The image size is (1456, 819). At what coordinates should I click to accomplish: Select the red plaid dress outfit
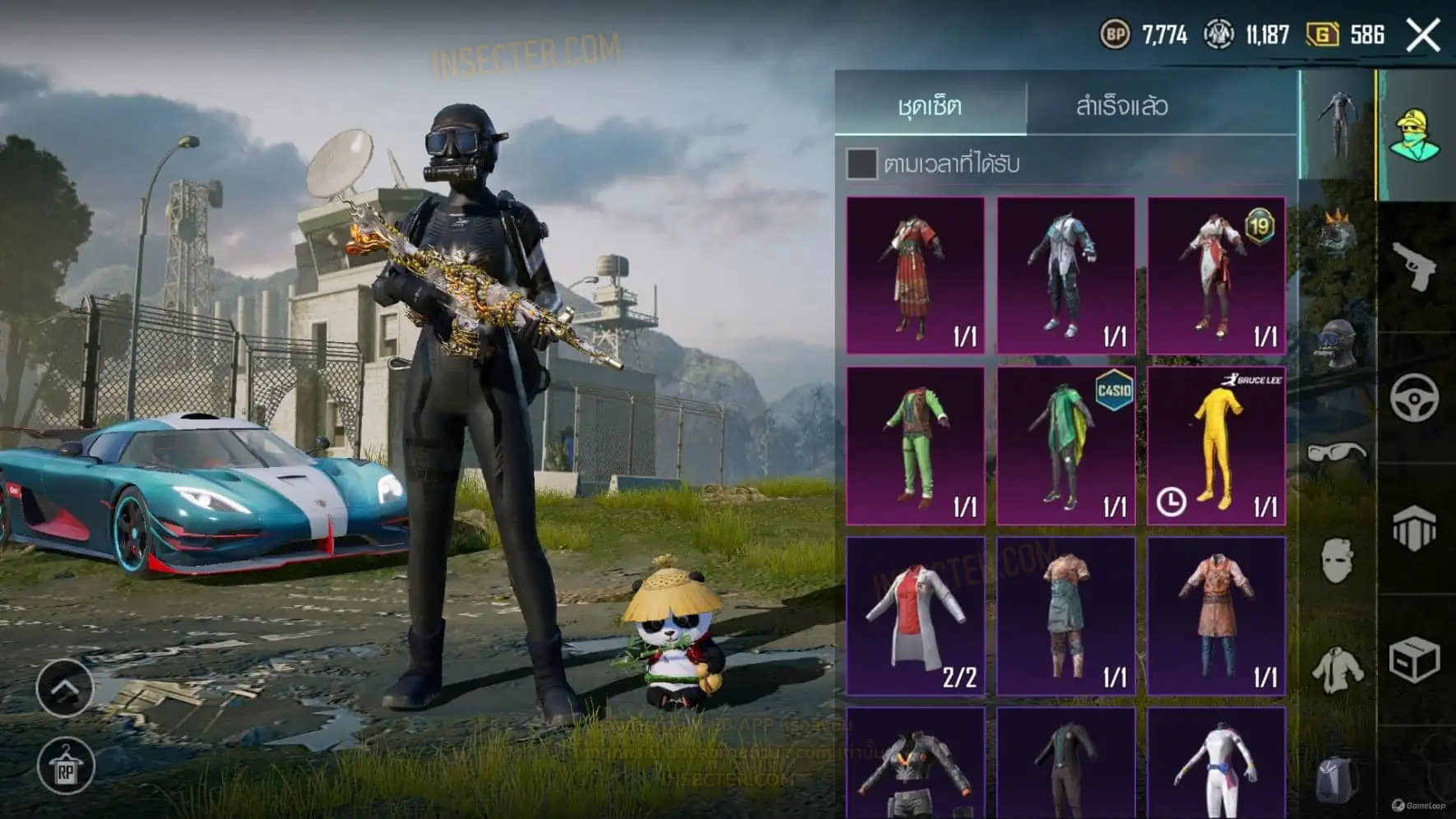tap(916, 275)
